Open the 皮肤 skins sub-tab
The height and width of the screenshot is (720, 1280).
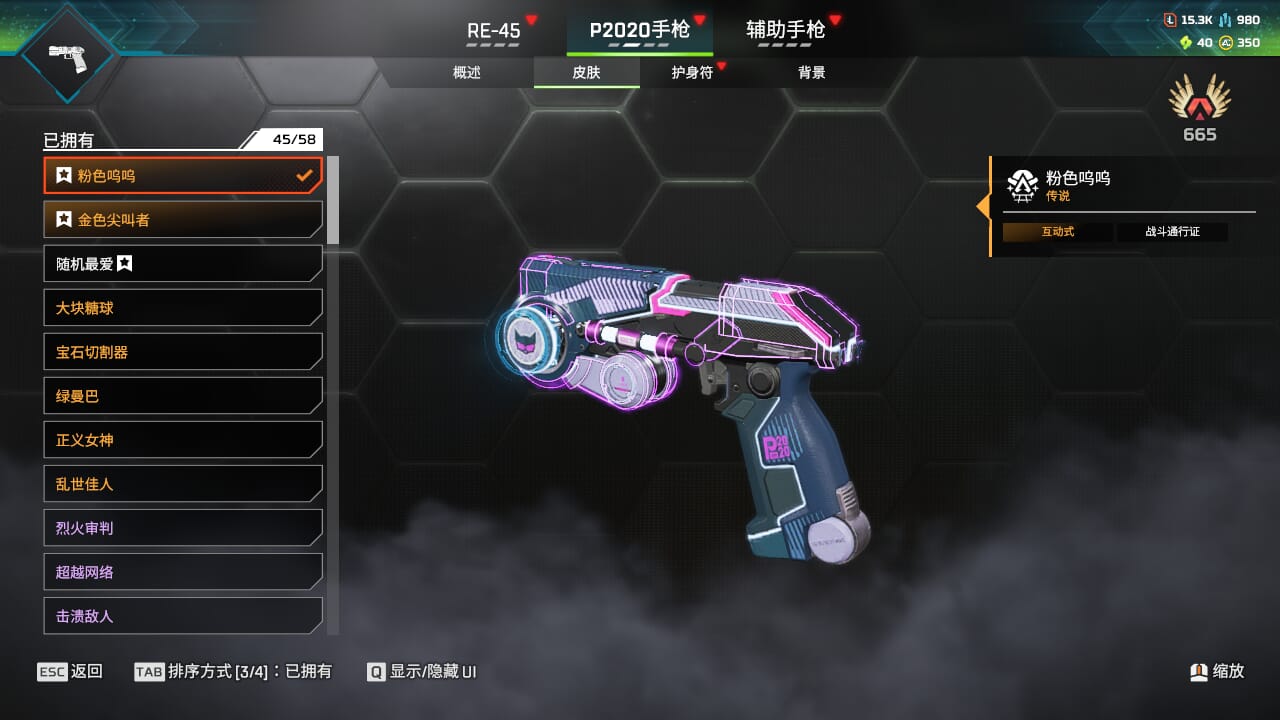pyautogui.click(x=586, y=72)
